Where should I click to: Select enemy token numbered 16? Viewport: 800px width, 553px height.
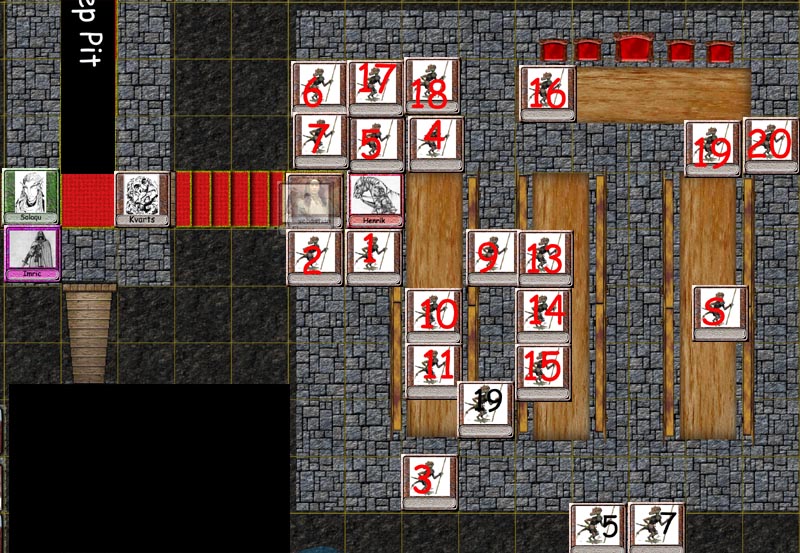(547, 93)
